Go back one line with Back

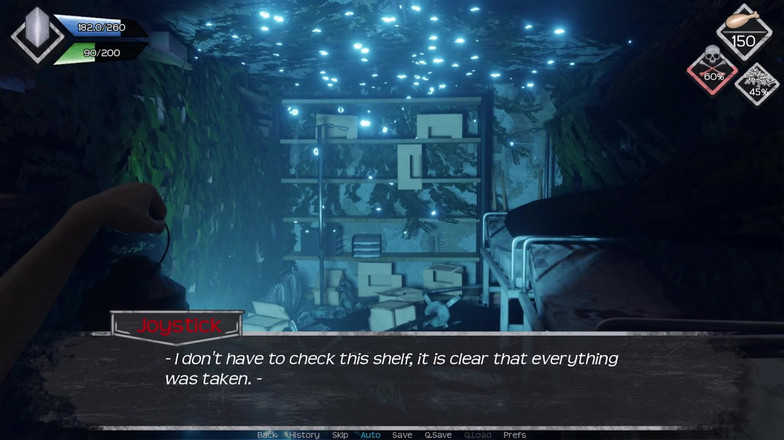pyautogui.click(x=267, y=435)
